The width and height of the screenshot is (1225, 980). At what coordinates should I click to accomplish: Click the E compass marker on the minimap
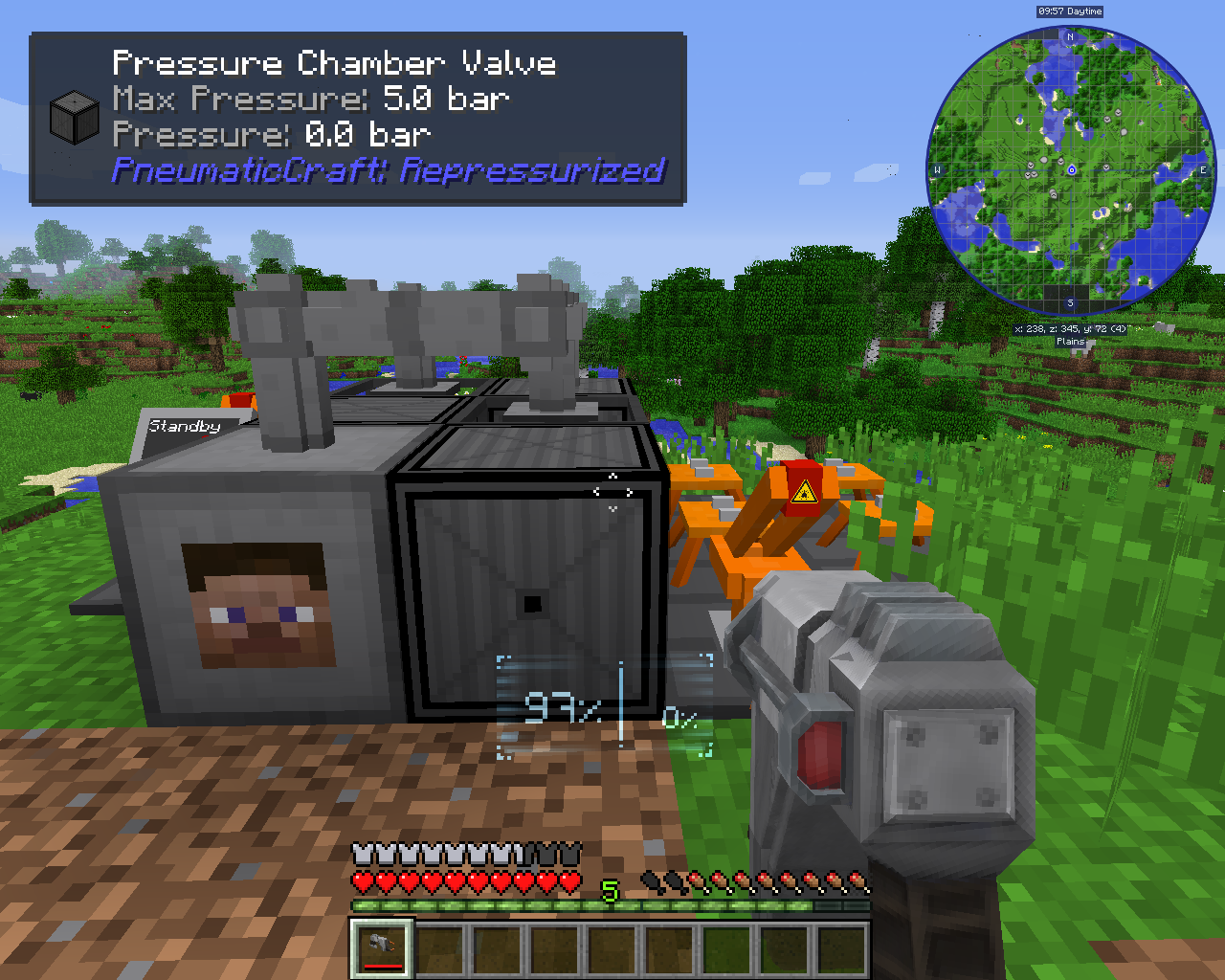tap(1202, 169)
